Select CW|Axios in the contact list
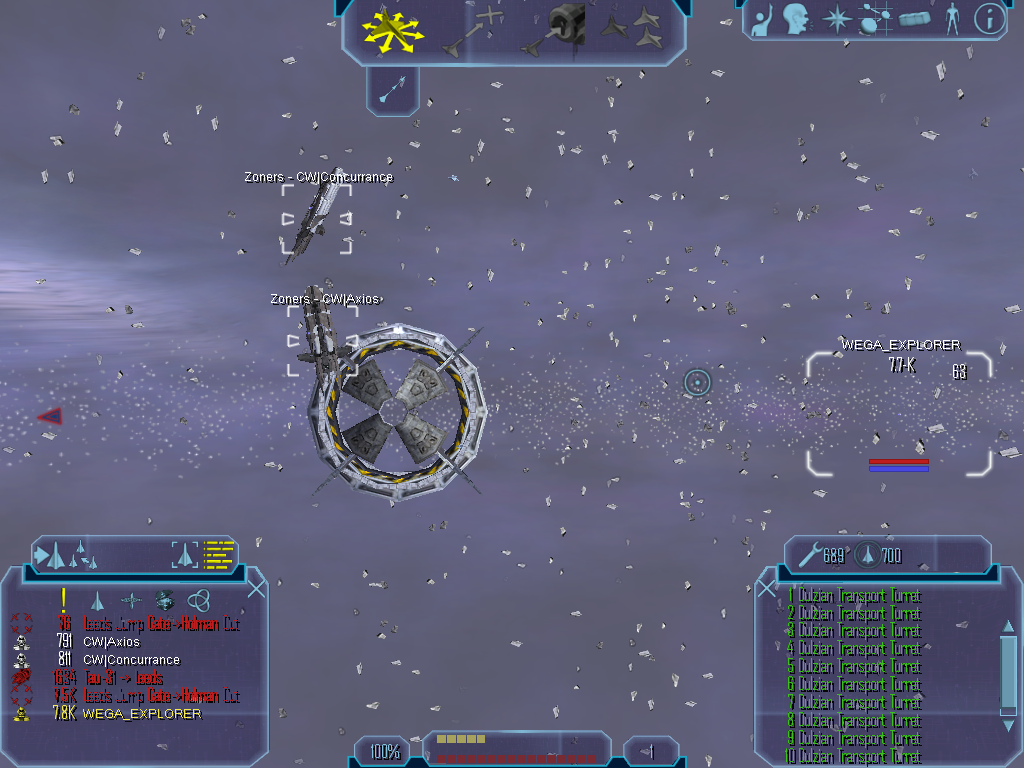This screenshot has height=768, width=1024. 111,642
